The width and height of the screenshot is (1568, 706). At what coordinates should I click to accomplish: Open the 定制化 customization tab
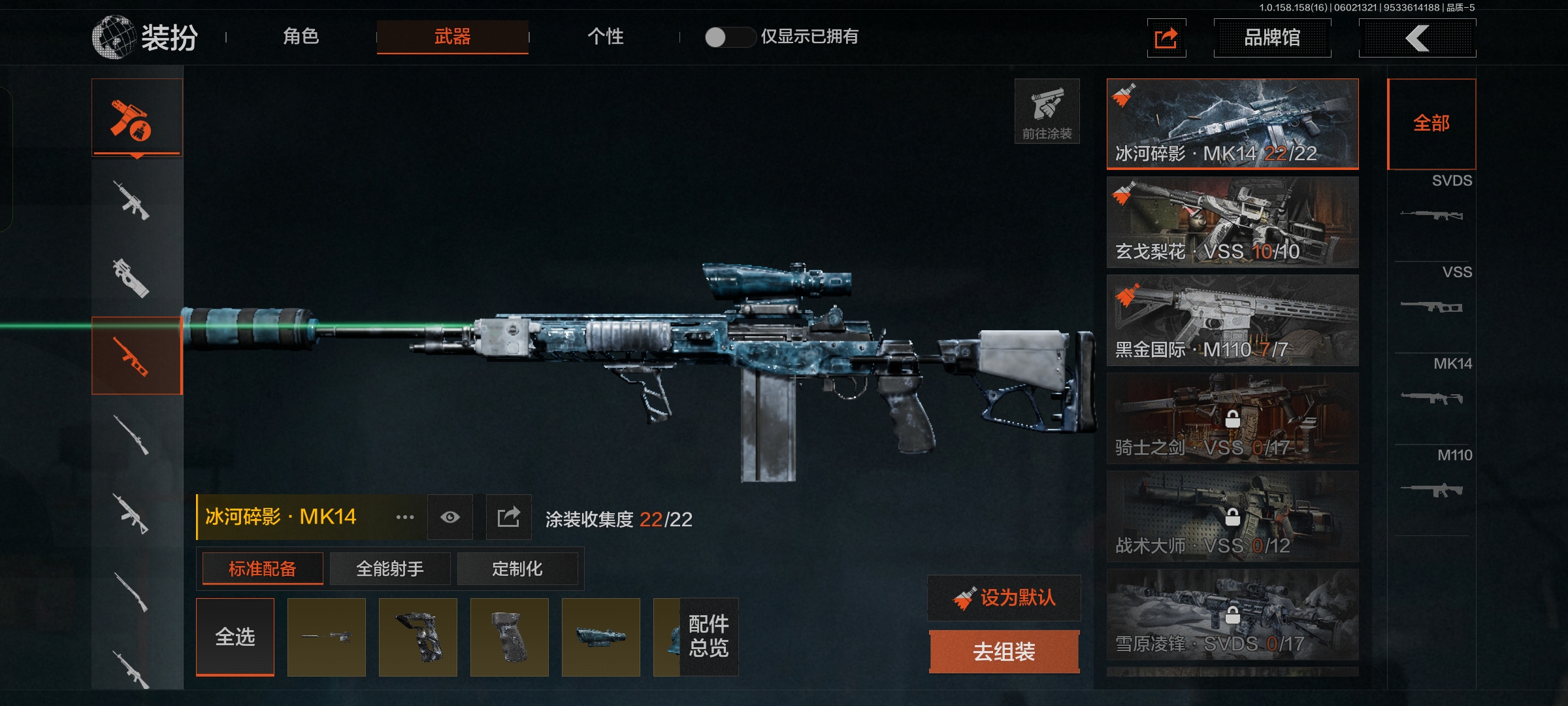tap(517, 569)
